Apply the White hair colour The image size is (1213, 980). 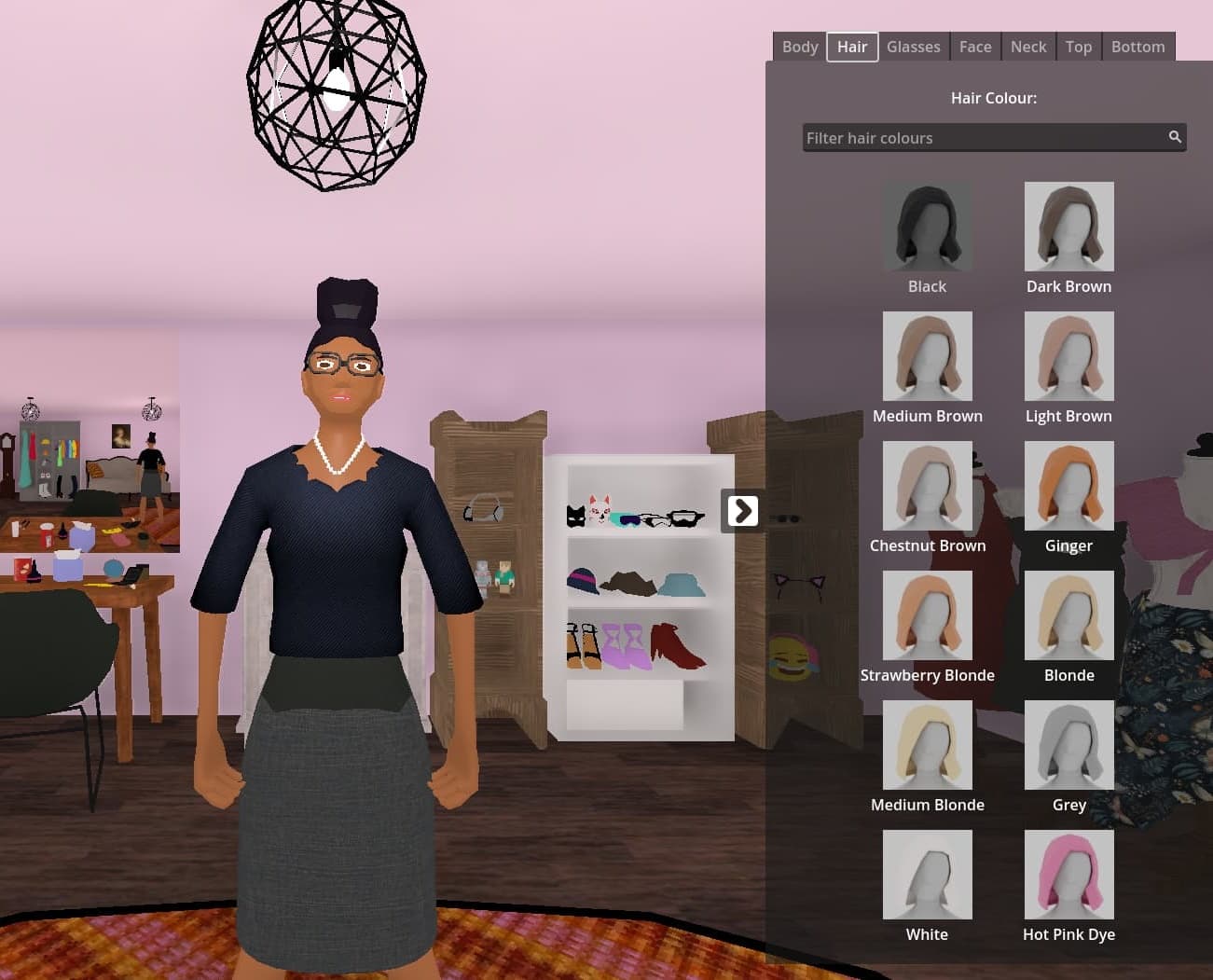pos(927,874)
